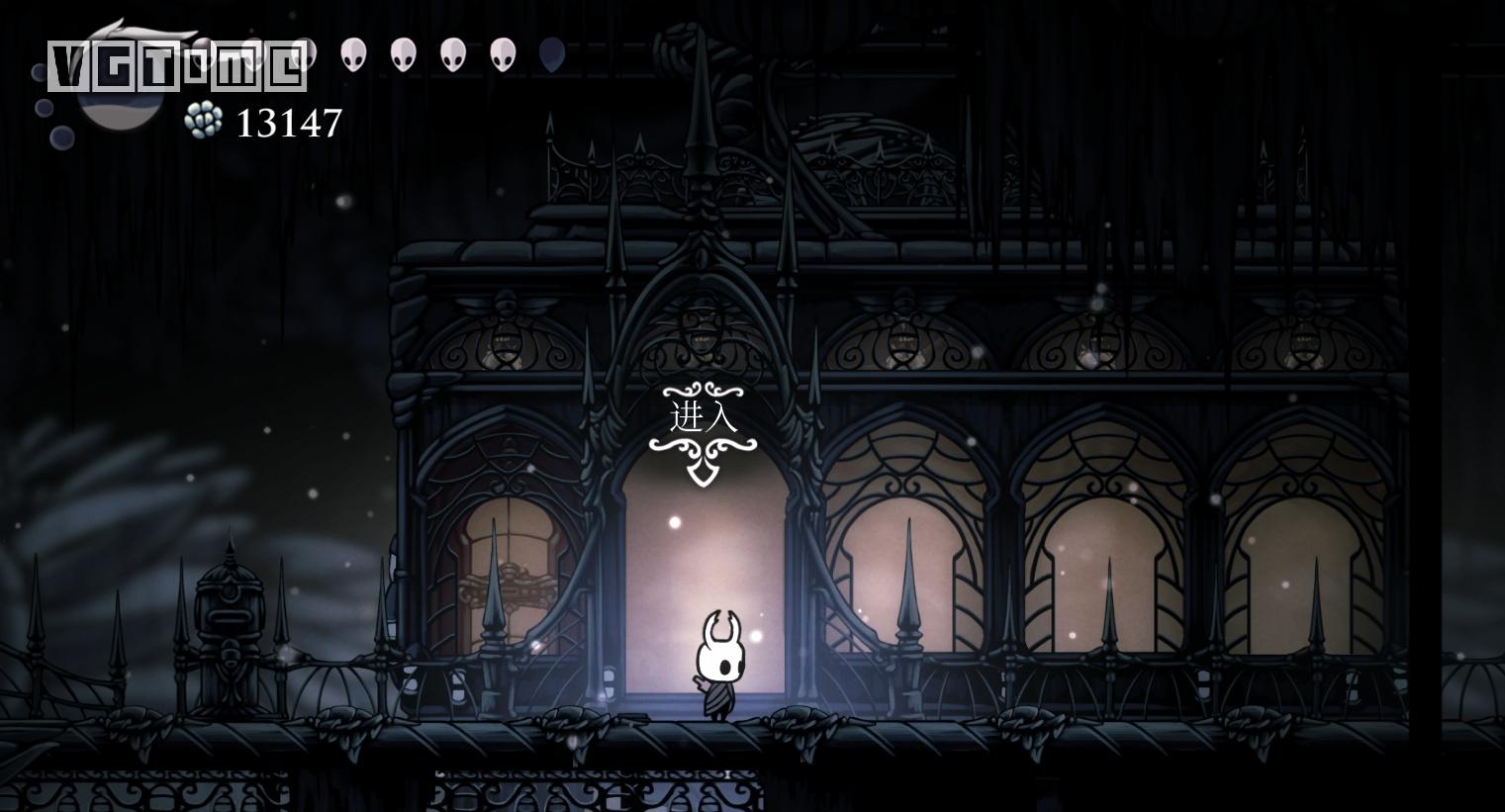Viewport: 1505px width, 812px height.
Task: Select the 进入 enter prompt above the doorway
Action: (x=704, y=418)
